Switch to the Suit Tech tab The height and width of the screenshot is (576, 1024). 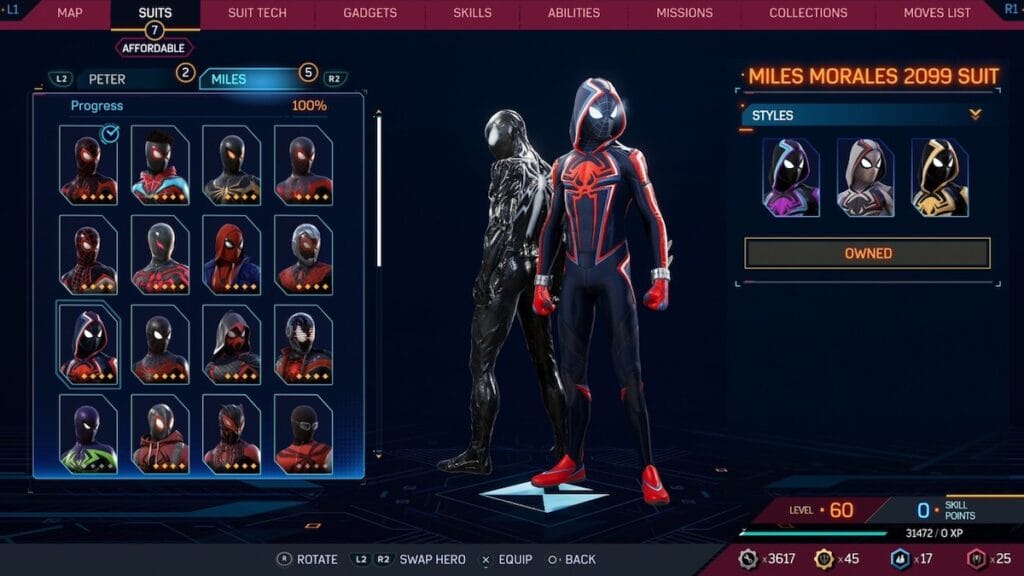(257, 13)
